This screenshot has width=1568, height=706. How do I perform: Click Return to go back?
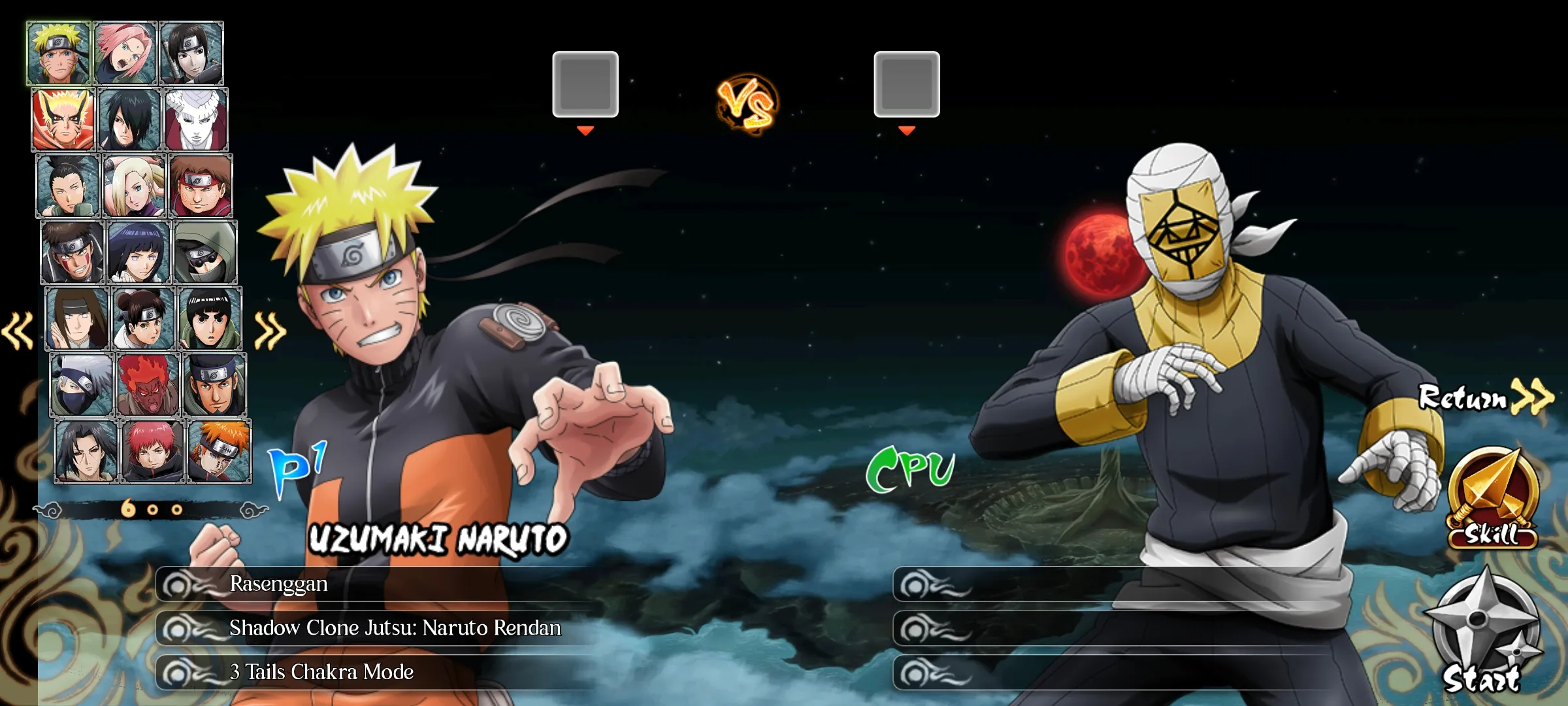[1484, 397]
